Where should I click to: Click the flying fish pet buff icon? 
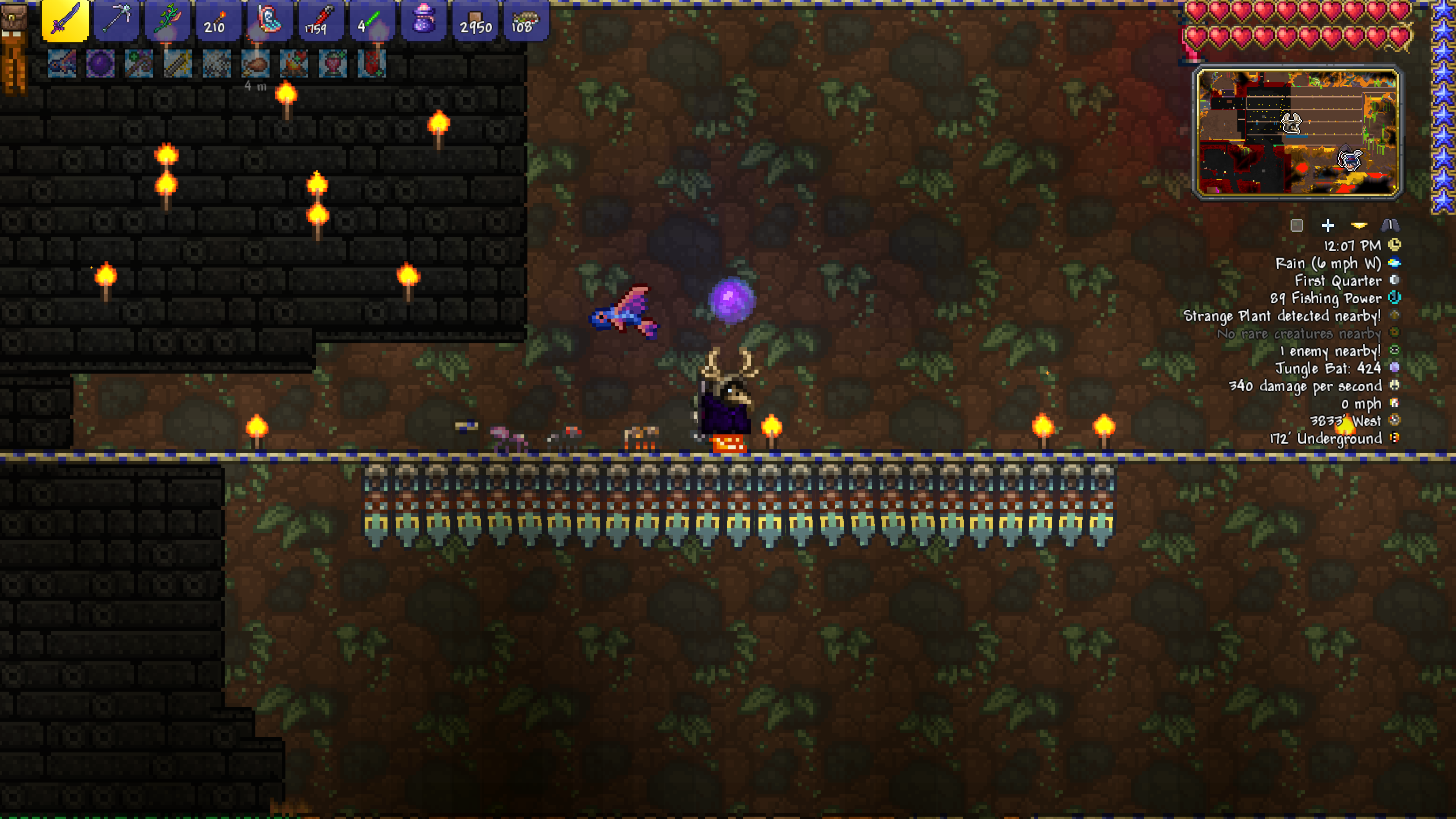[61, 63]
